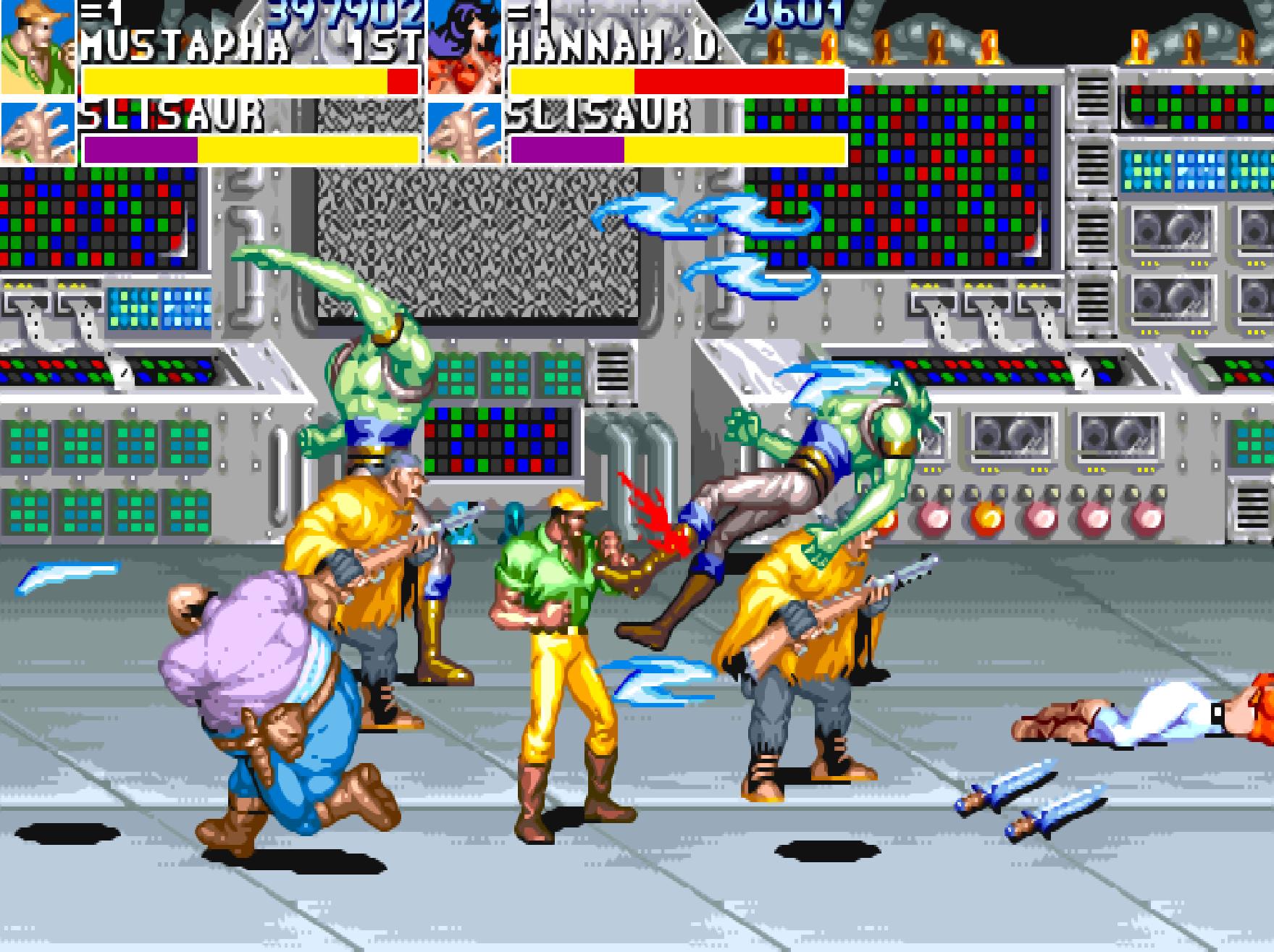Viewport: 1274px width, 952px height.
Task: Click the Slisaur portrait below Mustapha's portrait
Action: tap(38, 134)
